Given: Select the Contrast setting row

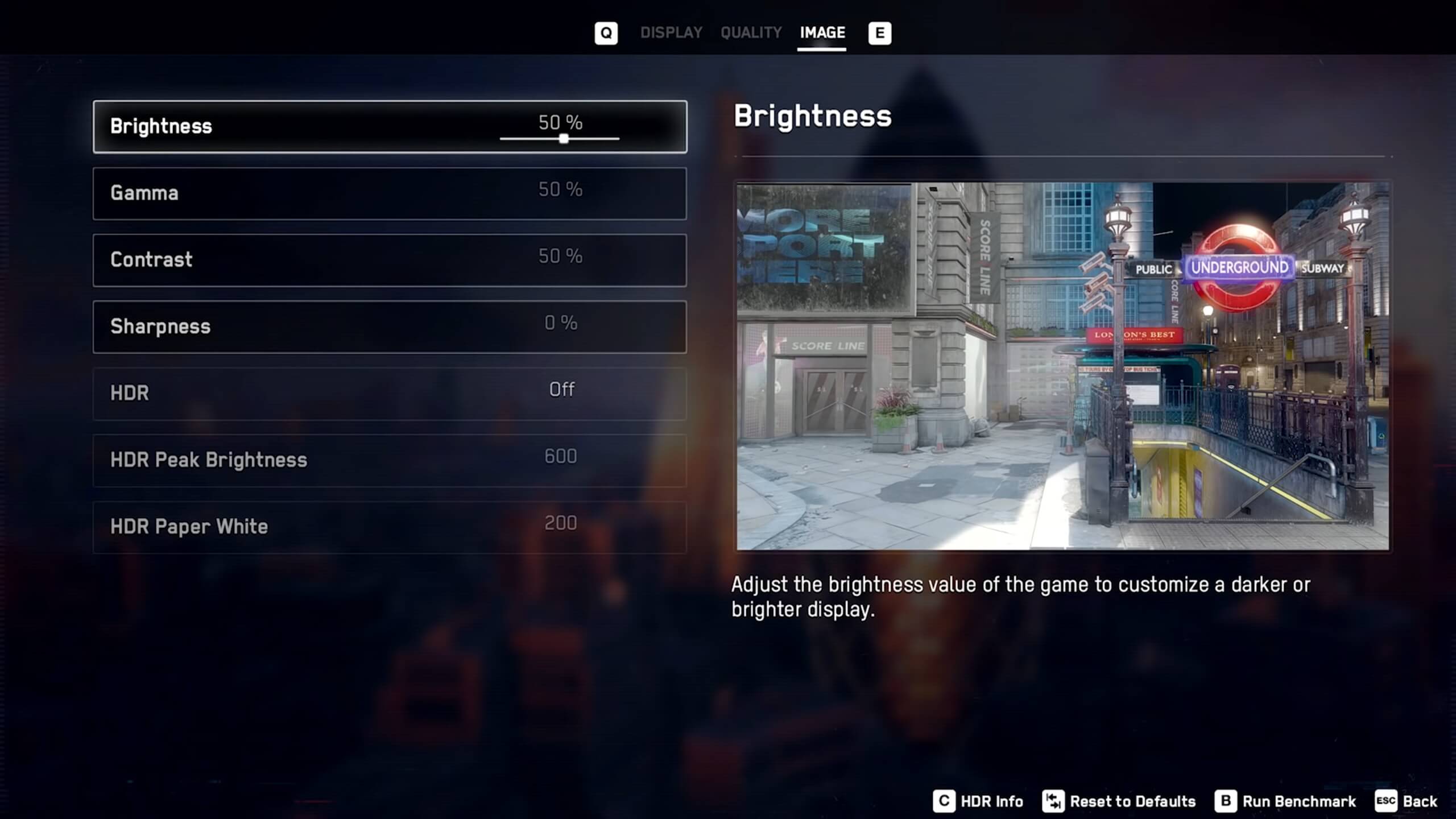Looking at the screenshot, I should pos(390,260).
